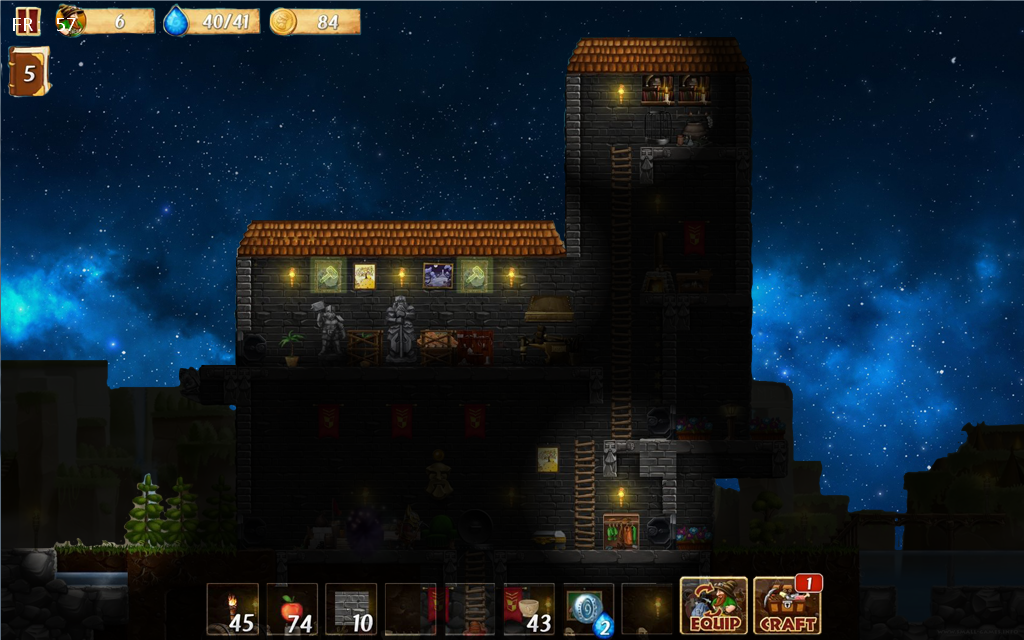Click the blue mana droplet icon
This screenshot has width=1024, height=640.
tap(177, 21)
